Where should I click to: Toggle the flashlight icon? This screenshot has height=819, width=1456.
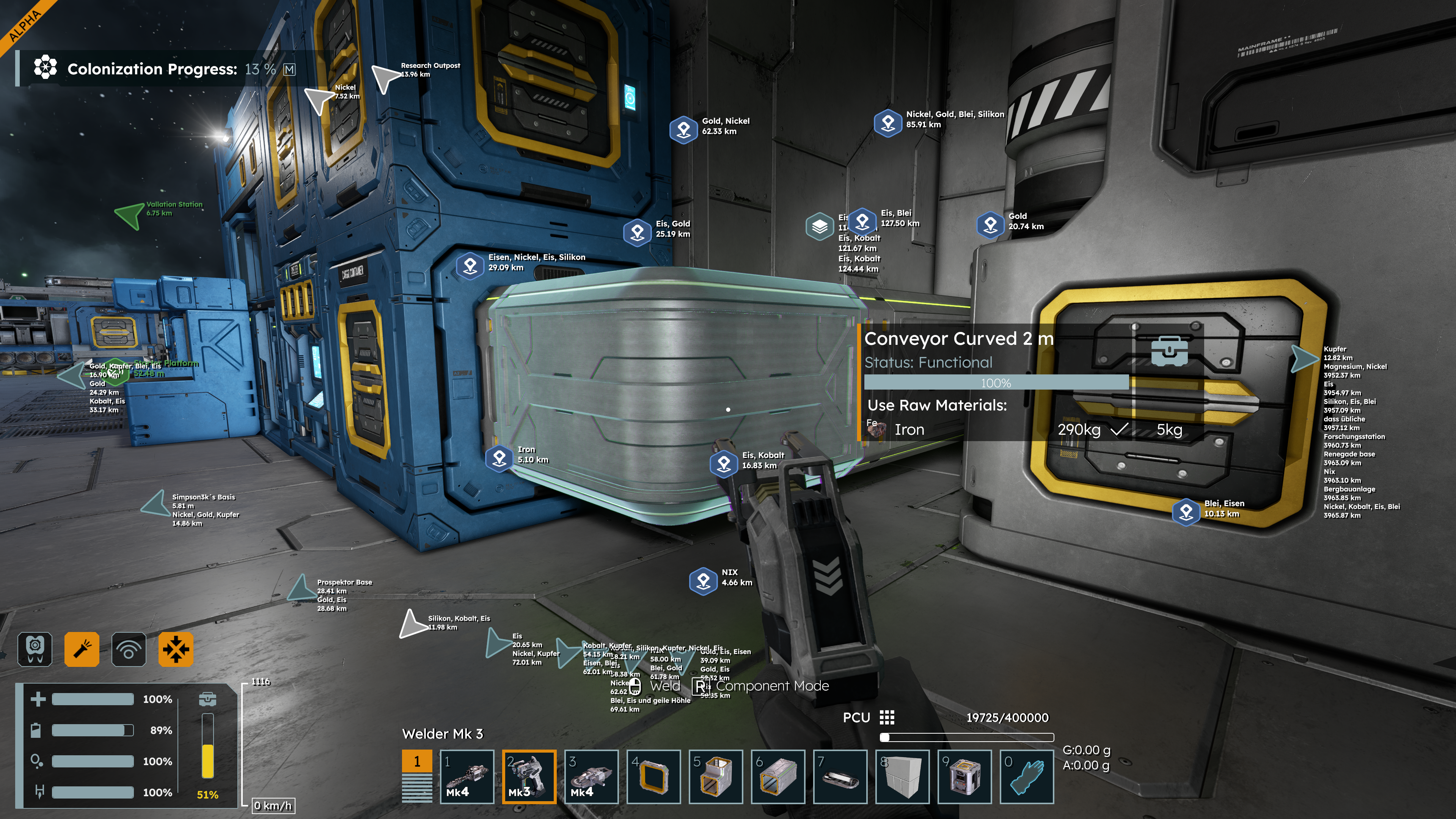82,649
